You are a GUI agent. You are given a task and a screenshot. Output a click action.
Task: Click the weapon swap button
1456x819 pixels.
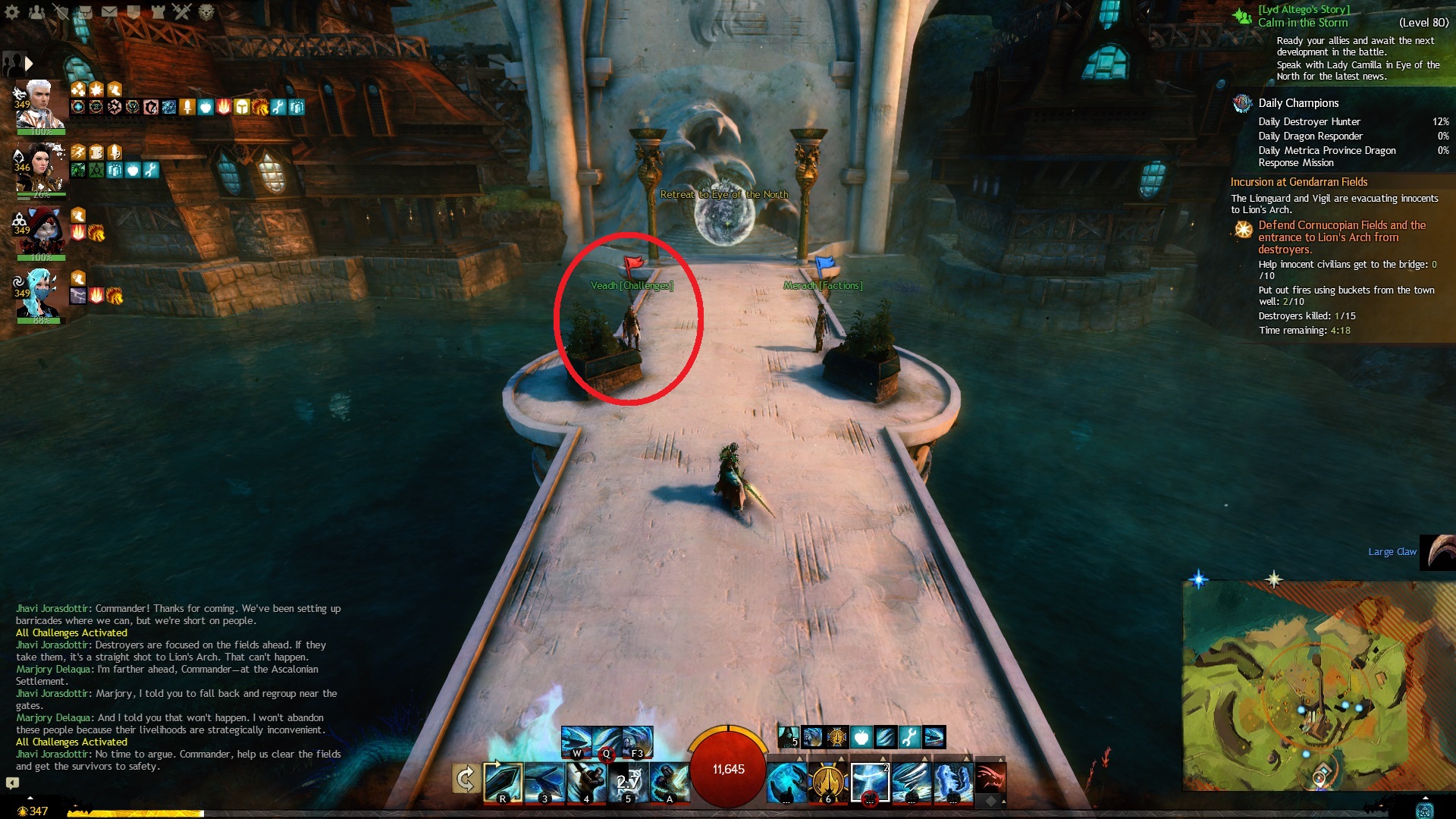(466, 779)
